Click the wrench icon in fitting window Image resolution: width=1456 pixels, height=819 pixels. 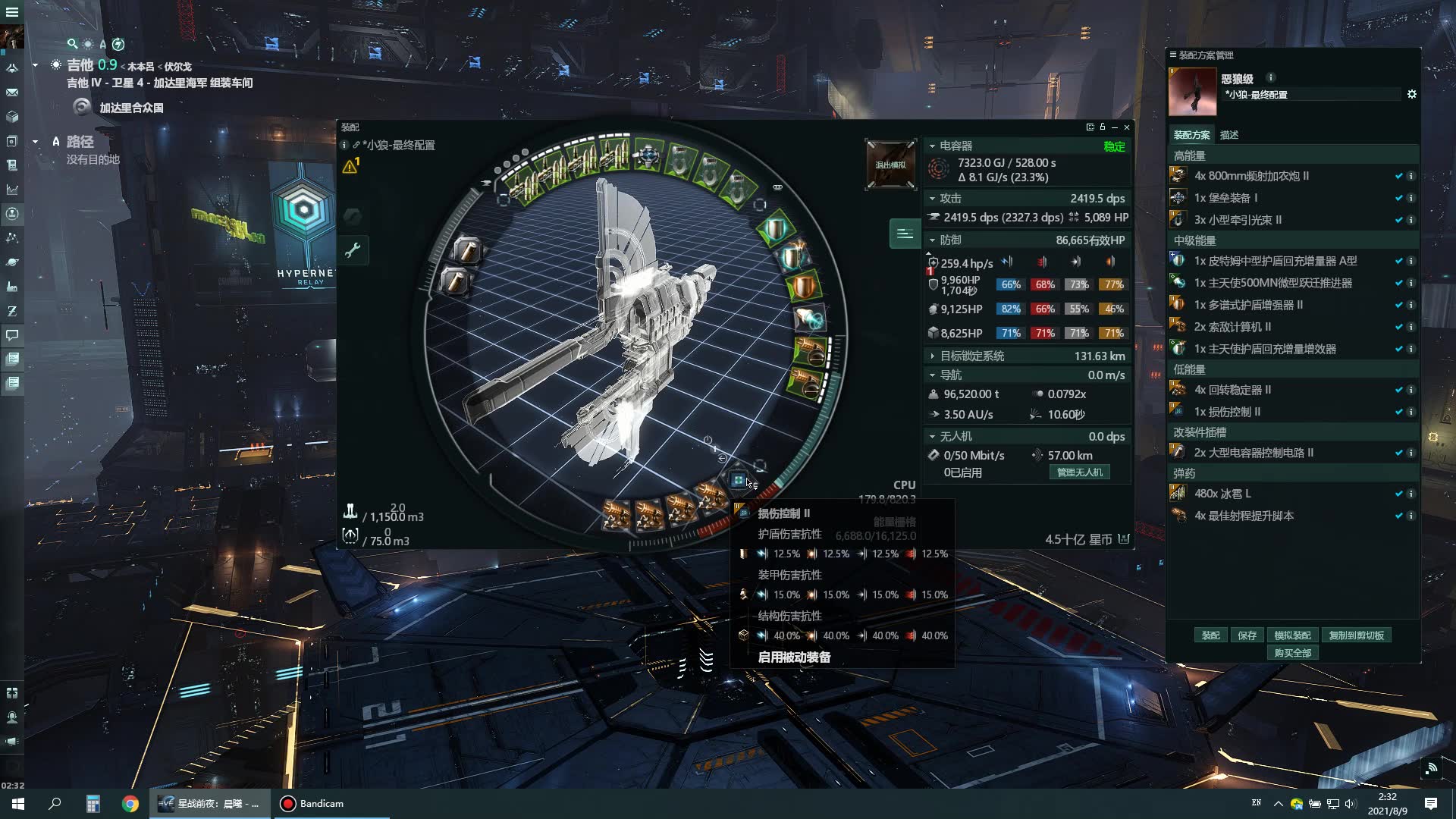[x=353, y=250]
